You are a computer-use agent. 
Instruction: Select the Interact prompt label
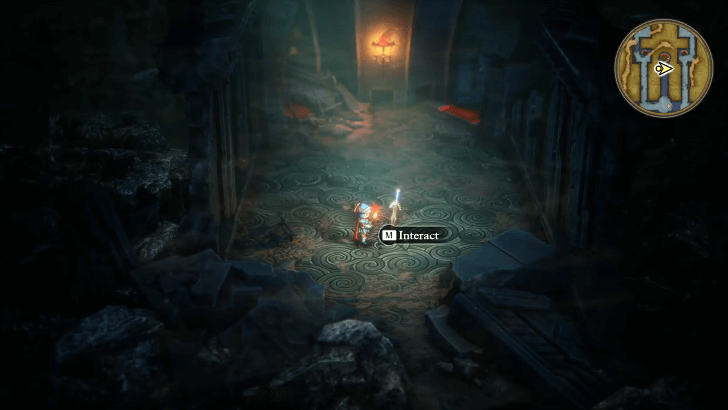[410, 236]
